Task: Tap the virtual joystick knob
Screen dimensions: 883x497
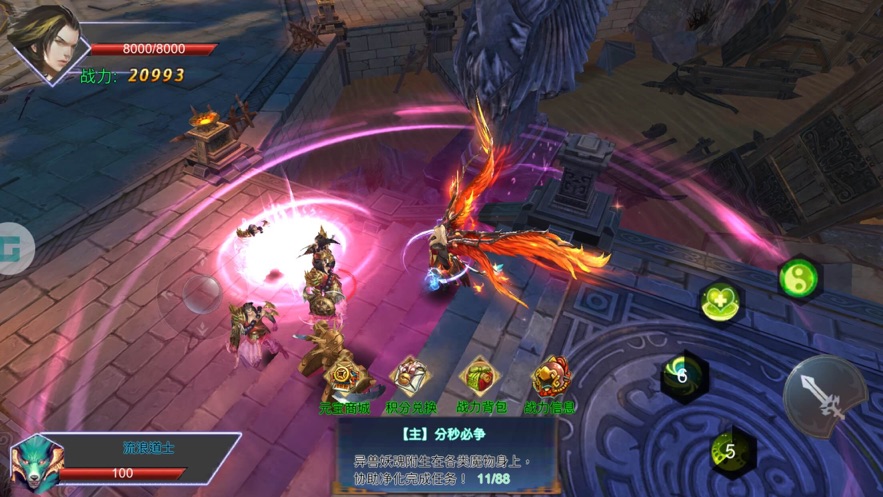Action: tap(203, 295)
